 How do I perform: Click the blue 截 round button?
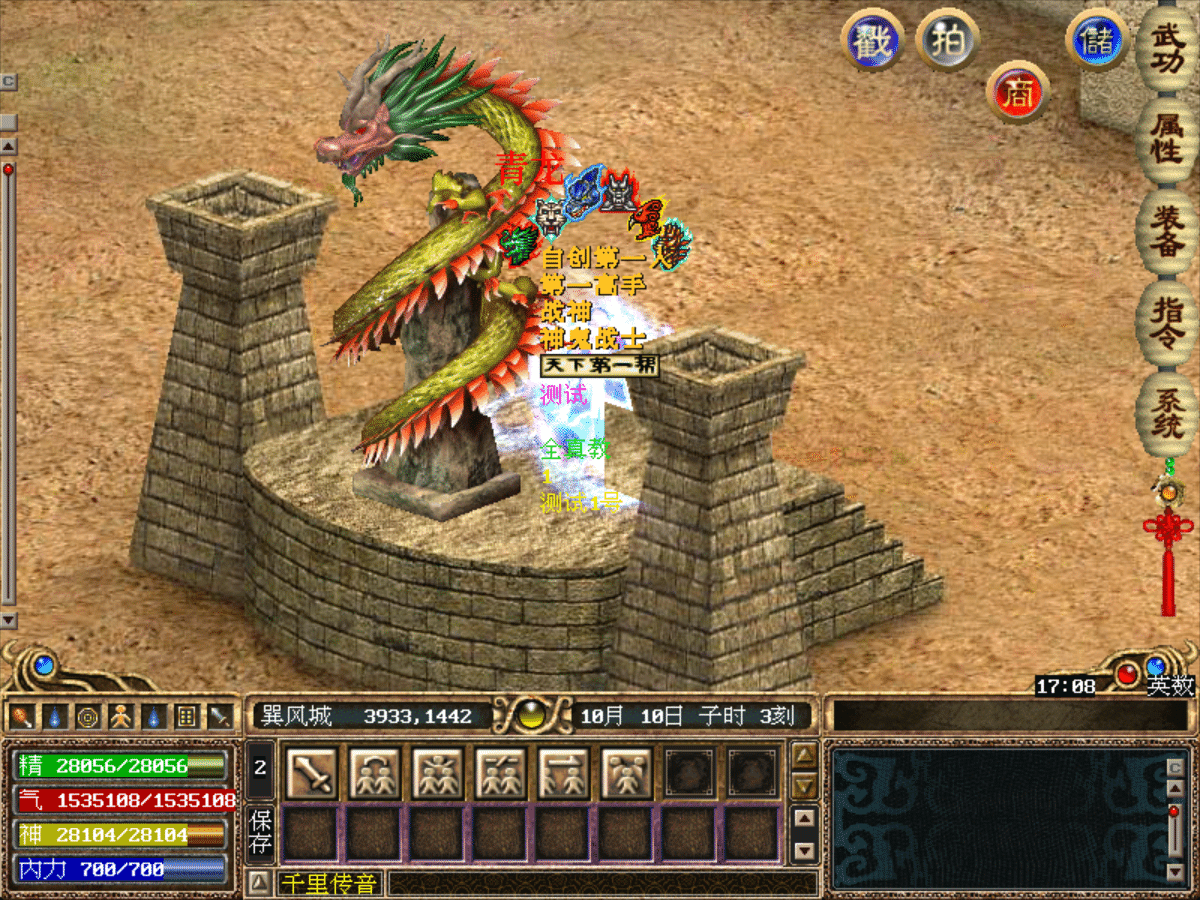click(872, 41)
